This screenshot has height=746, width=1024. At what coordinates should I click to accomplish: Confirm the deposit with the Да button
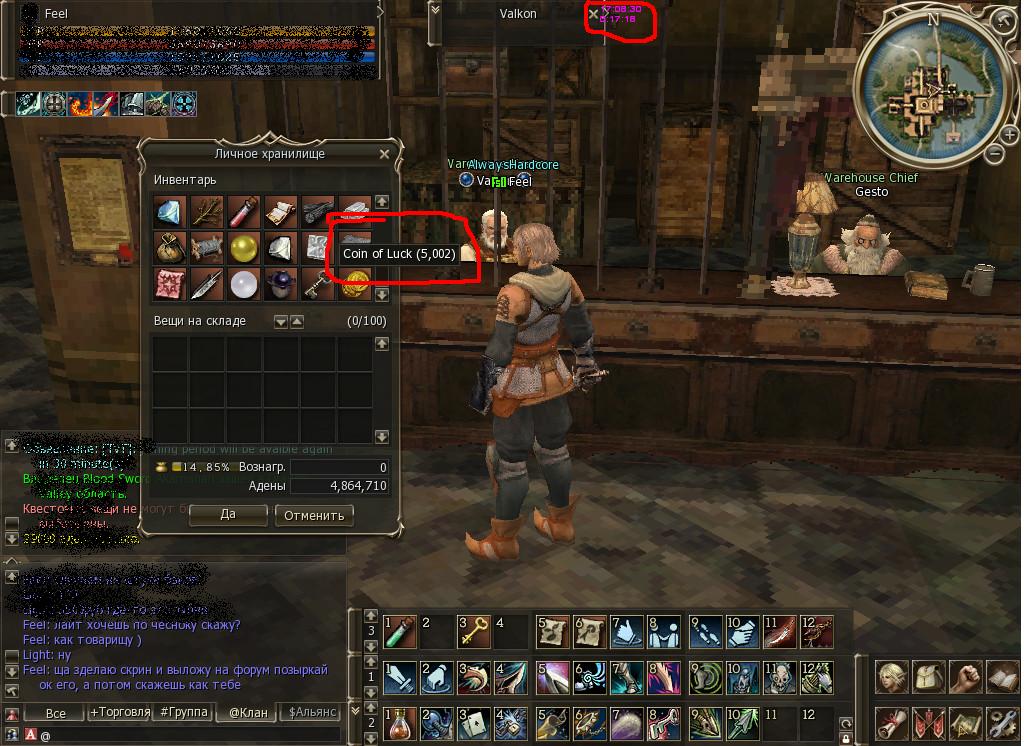pyautogui.click(x=227, y=515)
